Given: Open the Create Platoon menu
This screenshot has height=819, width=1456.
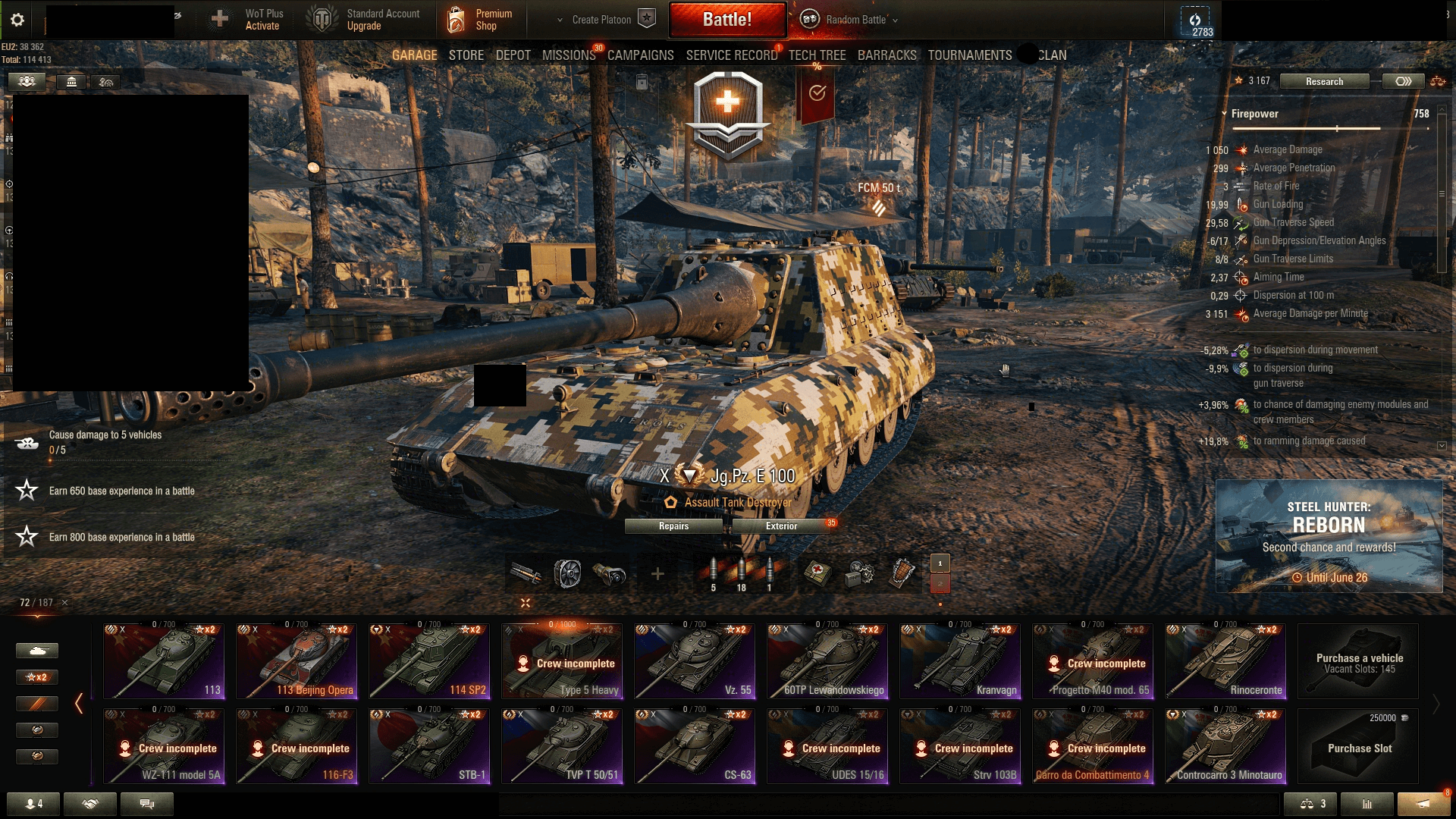Looking at the screenshot, I should tap(604, 20).
